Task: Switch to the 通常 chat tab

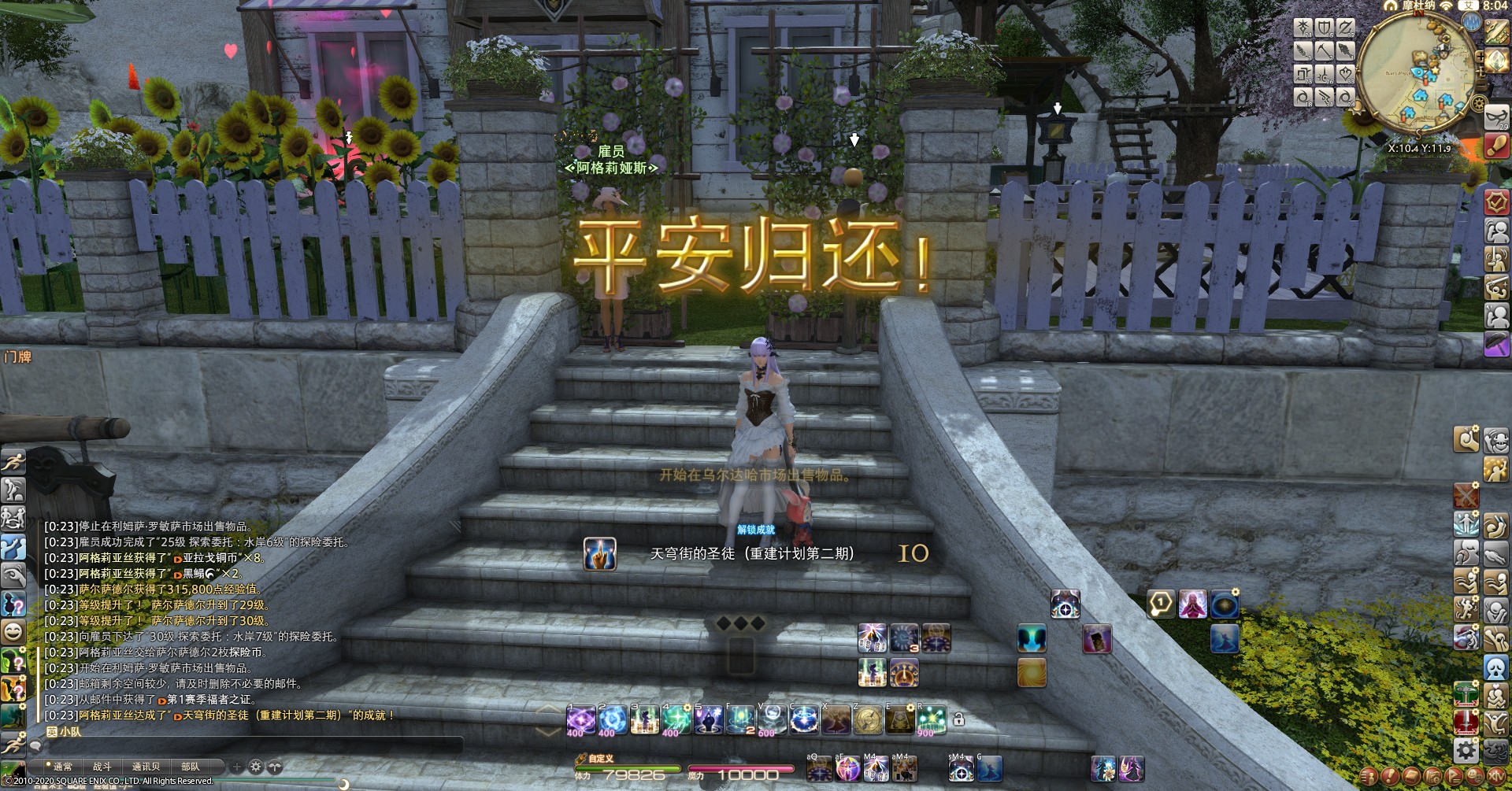Action: (x=61, y=766)
